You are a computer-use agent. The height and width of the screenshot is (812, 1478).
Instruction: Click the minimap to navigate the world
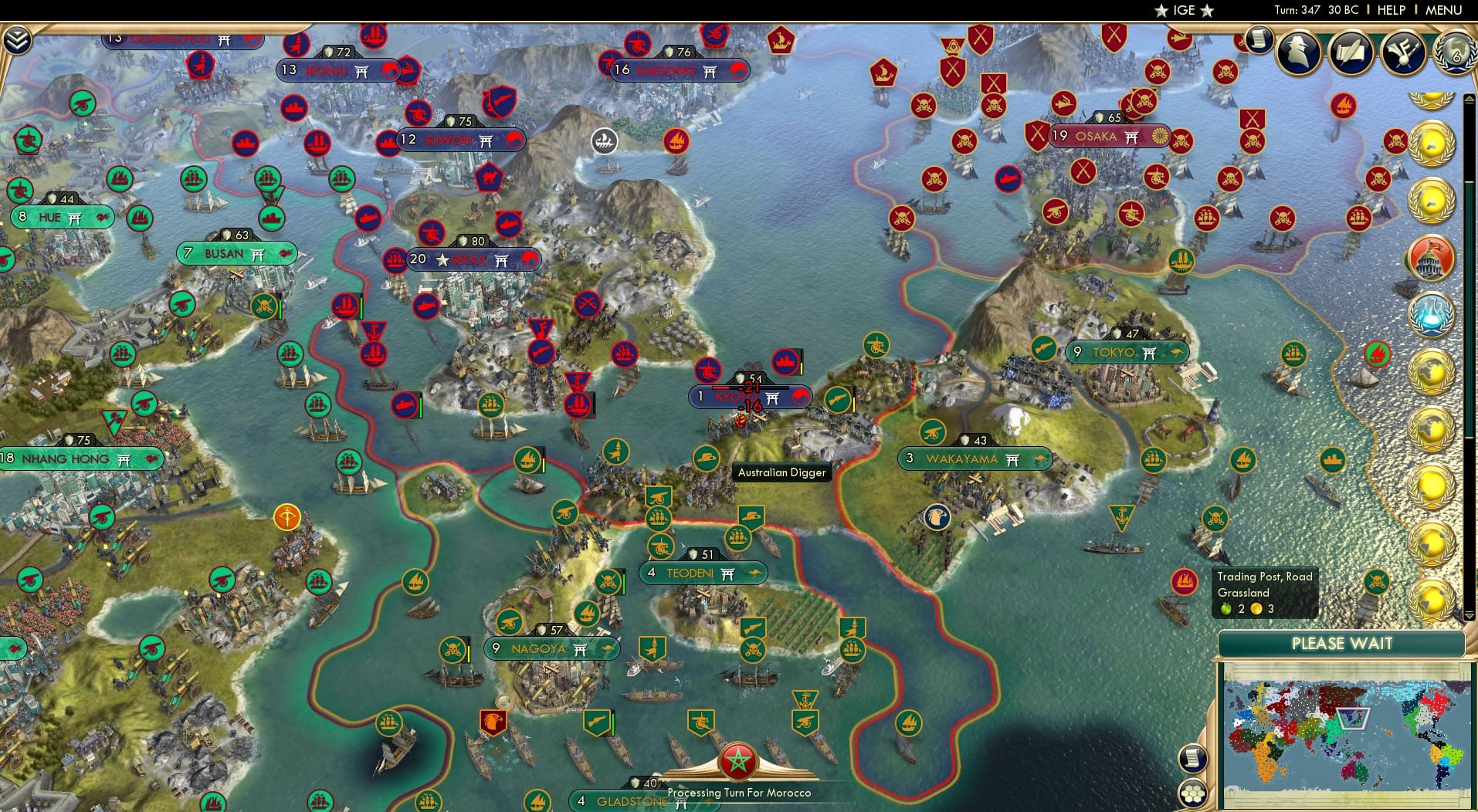(1347, 733)
